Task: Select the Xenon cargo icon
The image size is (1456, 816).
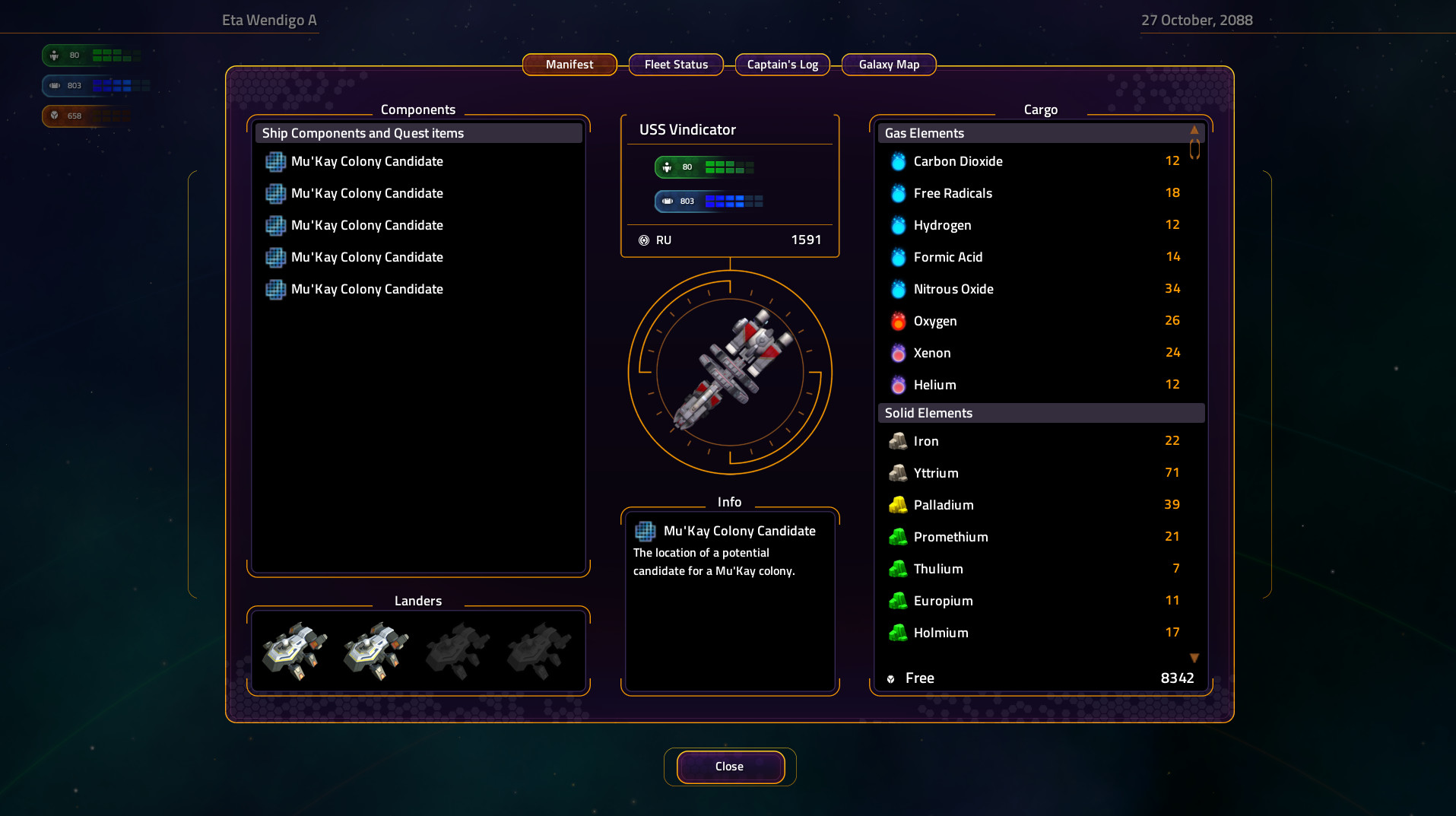Action: tap(898, 353)
